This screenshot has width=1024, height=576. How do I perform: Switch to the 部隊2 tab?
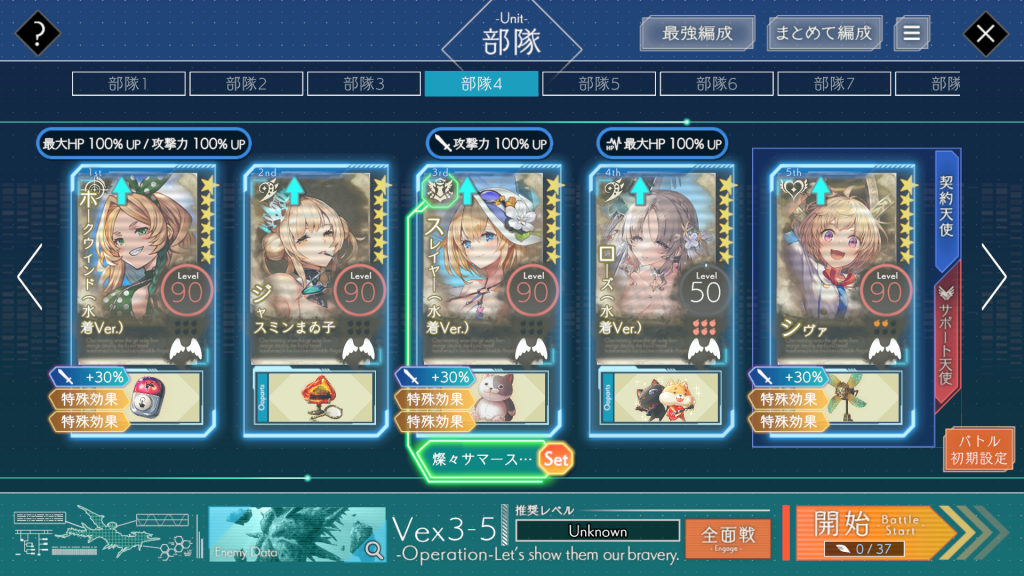click(245, 84)
